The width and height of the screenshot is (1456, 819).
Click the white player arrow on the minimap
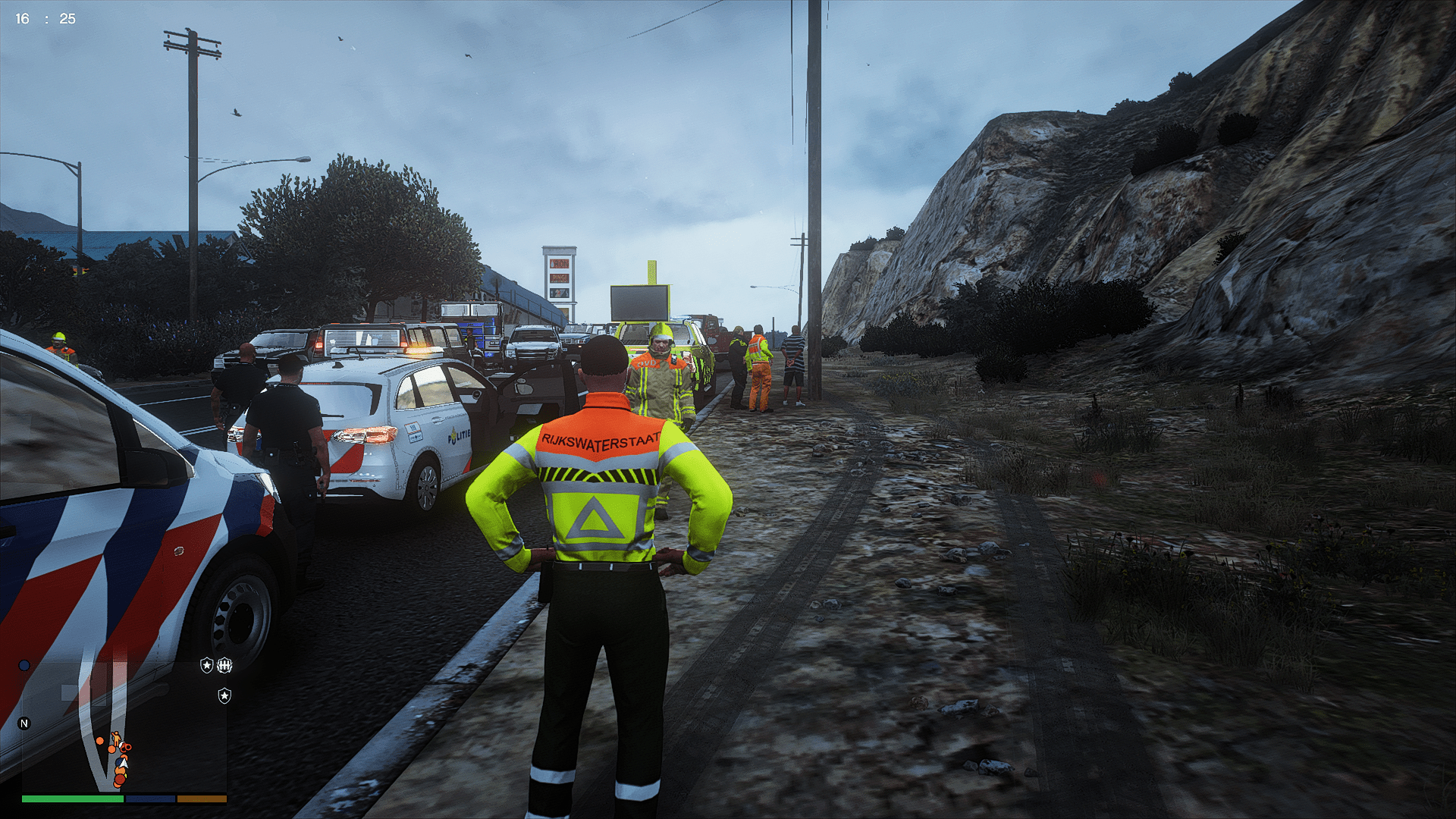(x=124, y=764)
